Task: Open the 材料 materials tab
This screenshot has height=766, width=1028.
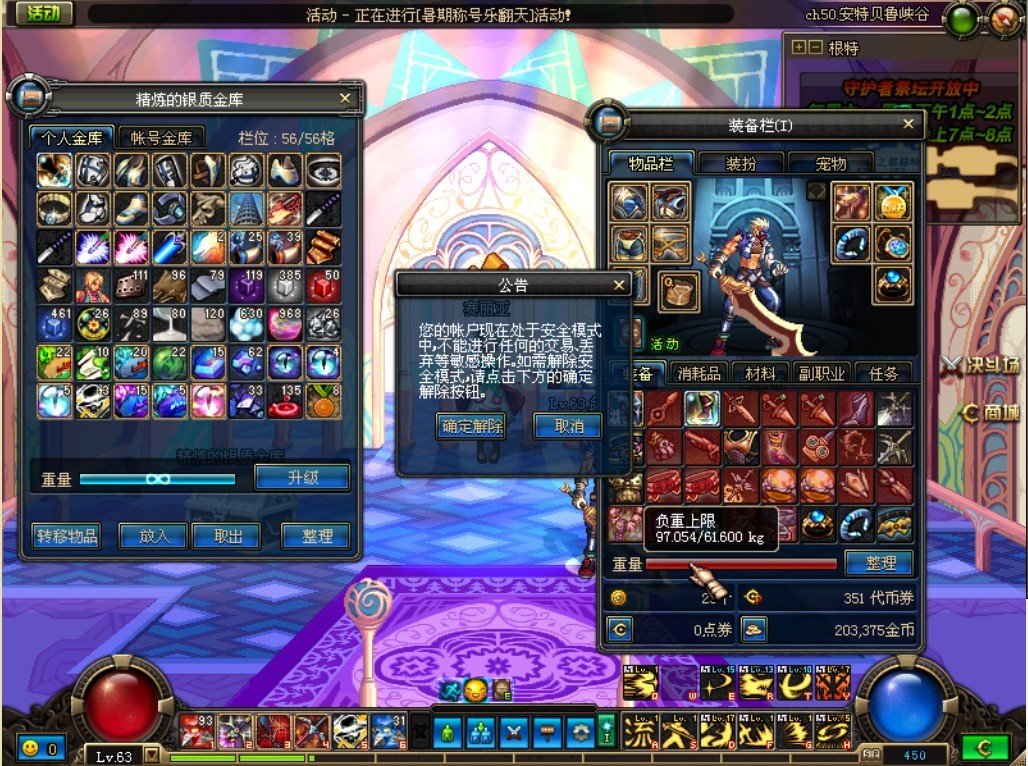Action: point(760,373)
